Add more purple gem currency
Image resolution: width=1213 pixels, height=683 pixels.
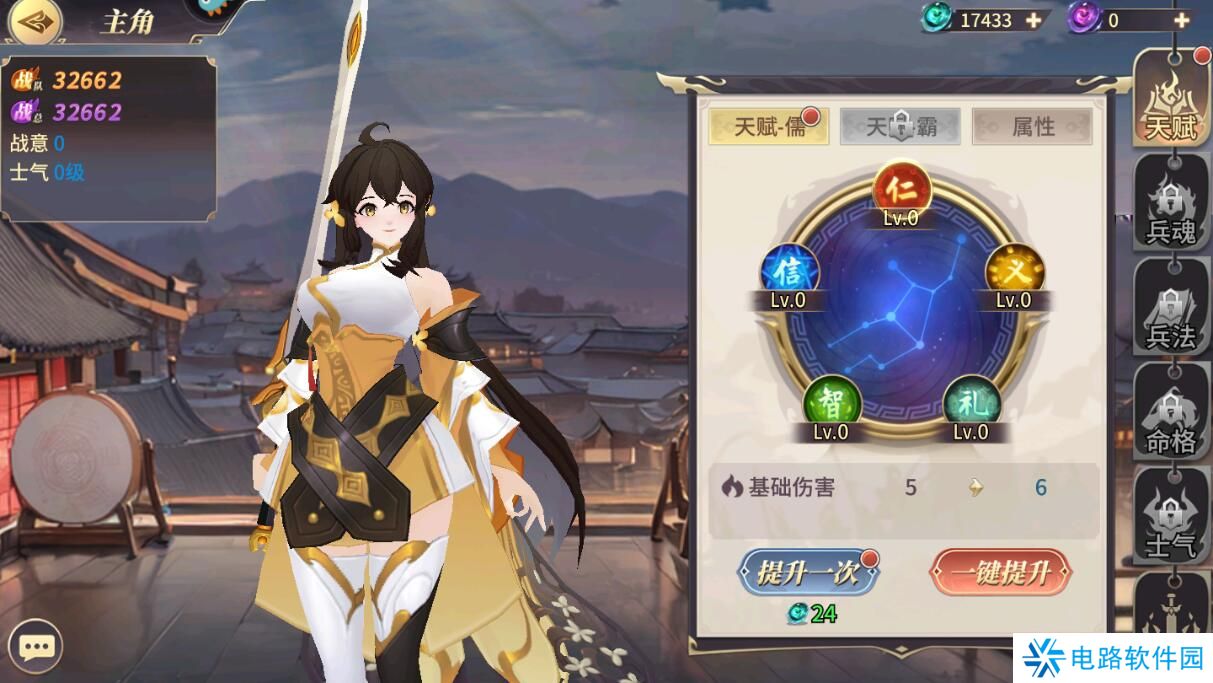point(1181,20)
